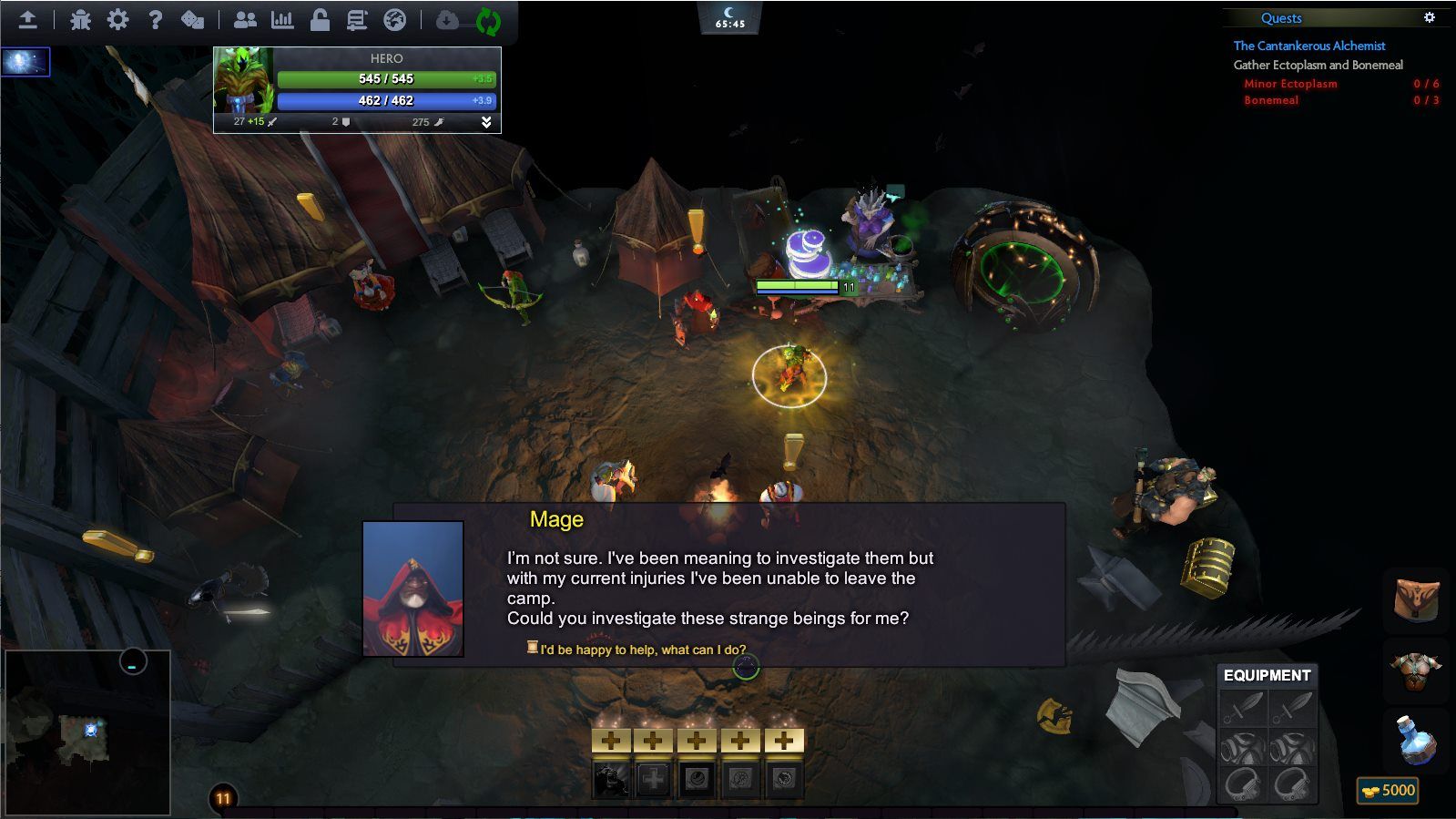Open the Quests settings gear
Screen dimensions: 1456x819
1430,17
